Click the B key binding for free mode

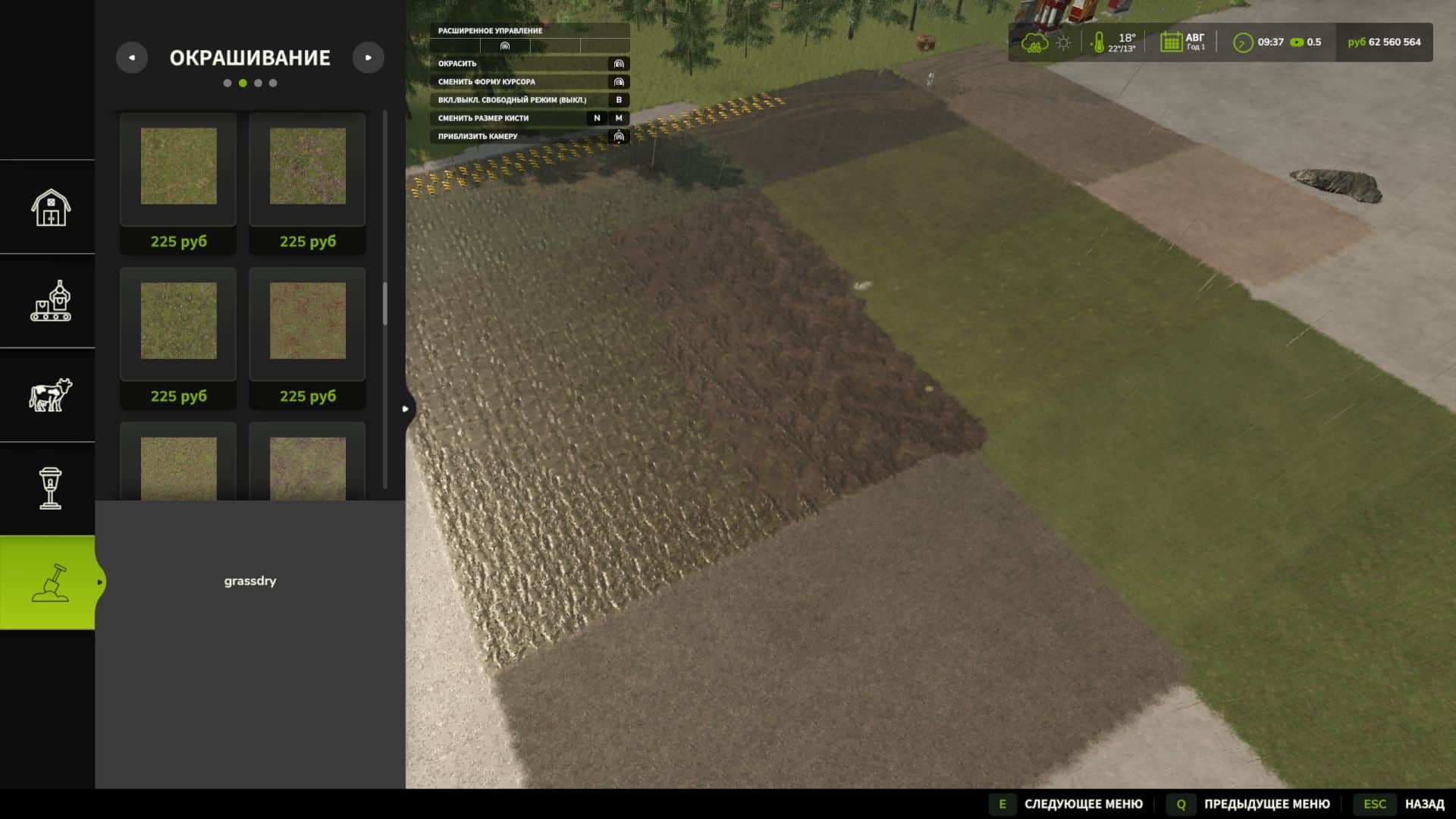click(618, 99)
